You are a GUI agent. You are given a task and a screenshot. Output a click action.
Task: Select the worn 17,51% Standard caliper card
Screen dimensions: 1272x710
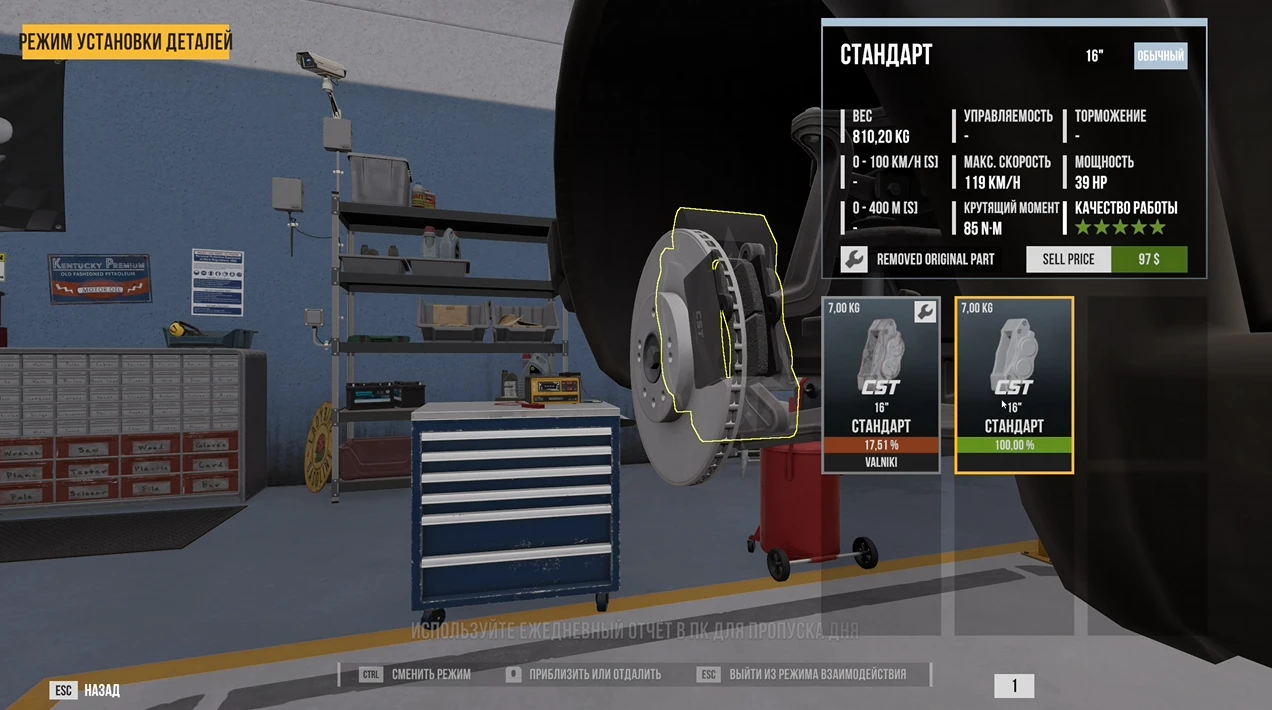[x=881, y=385]
